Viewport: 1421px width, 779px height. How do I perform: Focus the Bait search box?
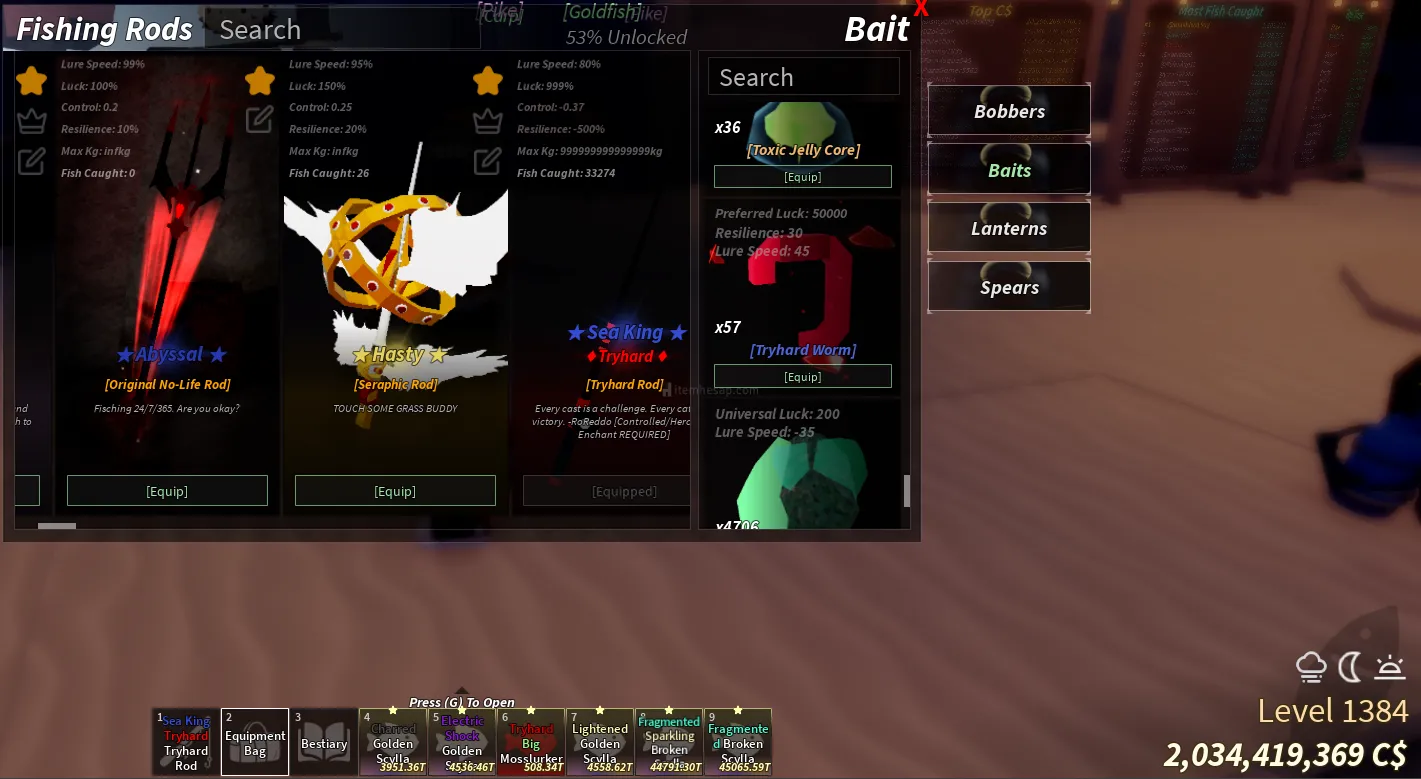click(803, 78)
